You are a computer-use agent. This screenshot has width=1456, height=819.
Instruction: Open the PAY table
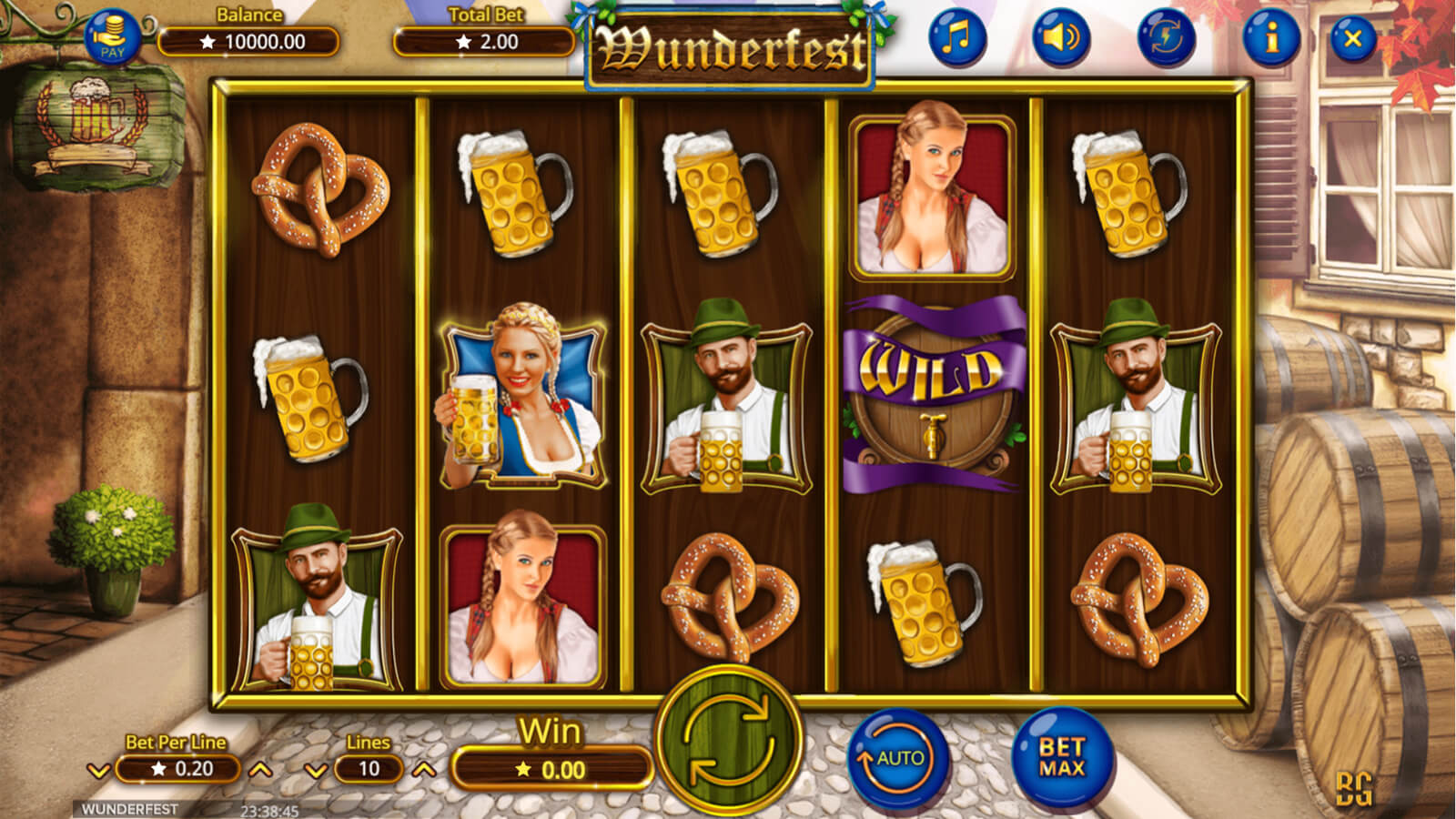point(113,38)
